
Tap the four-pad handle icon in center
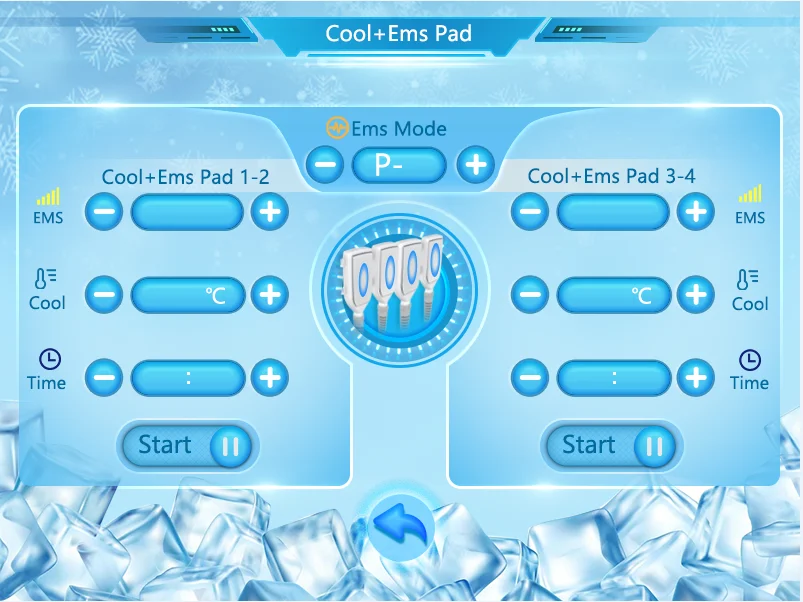[x=399, y=284]
